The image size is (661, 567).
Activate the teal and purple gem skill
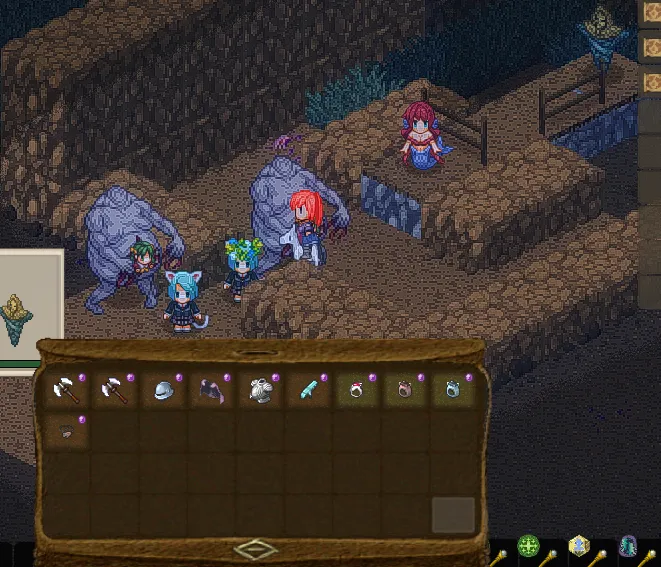pos(629,546)
